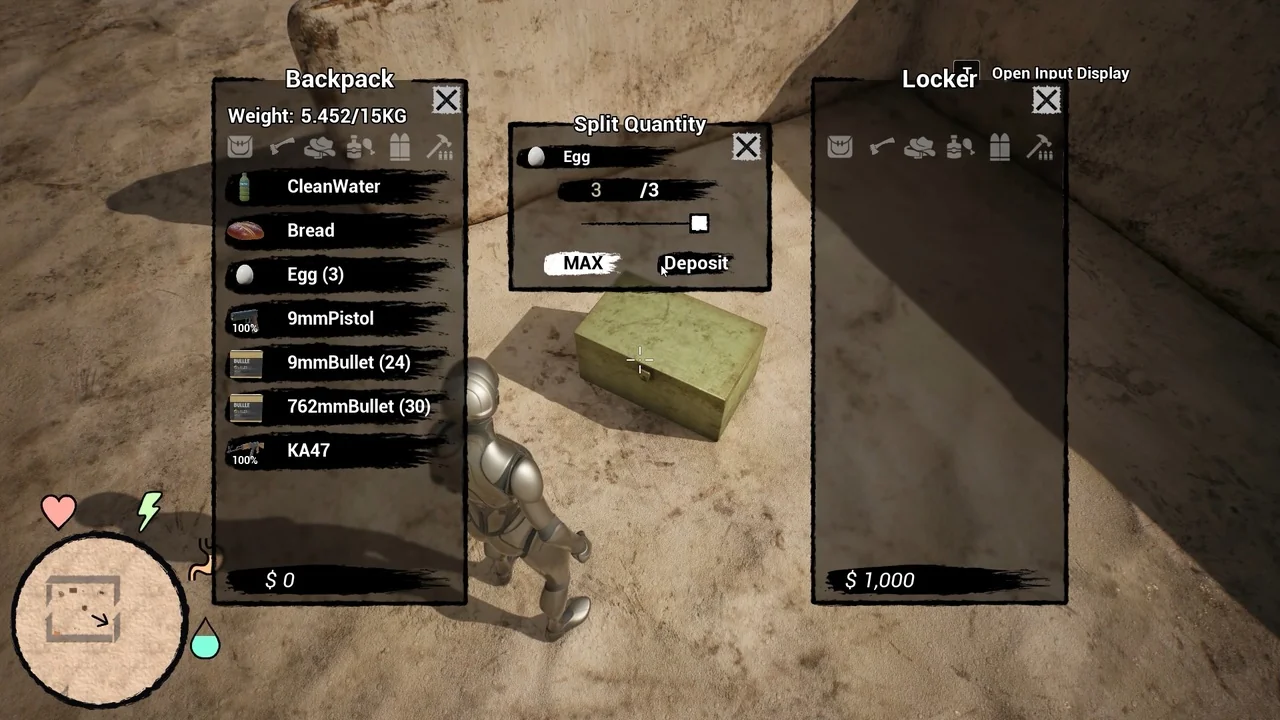Click the MAX quantity button
The height and width of the screenshot is (720, 1280).
tap(583, 263)
